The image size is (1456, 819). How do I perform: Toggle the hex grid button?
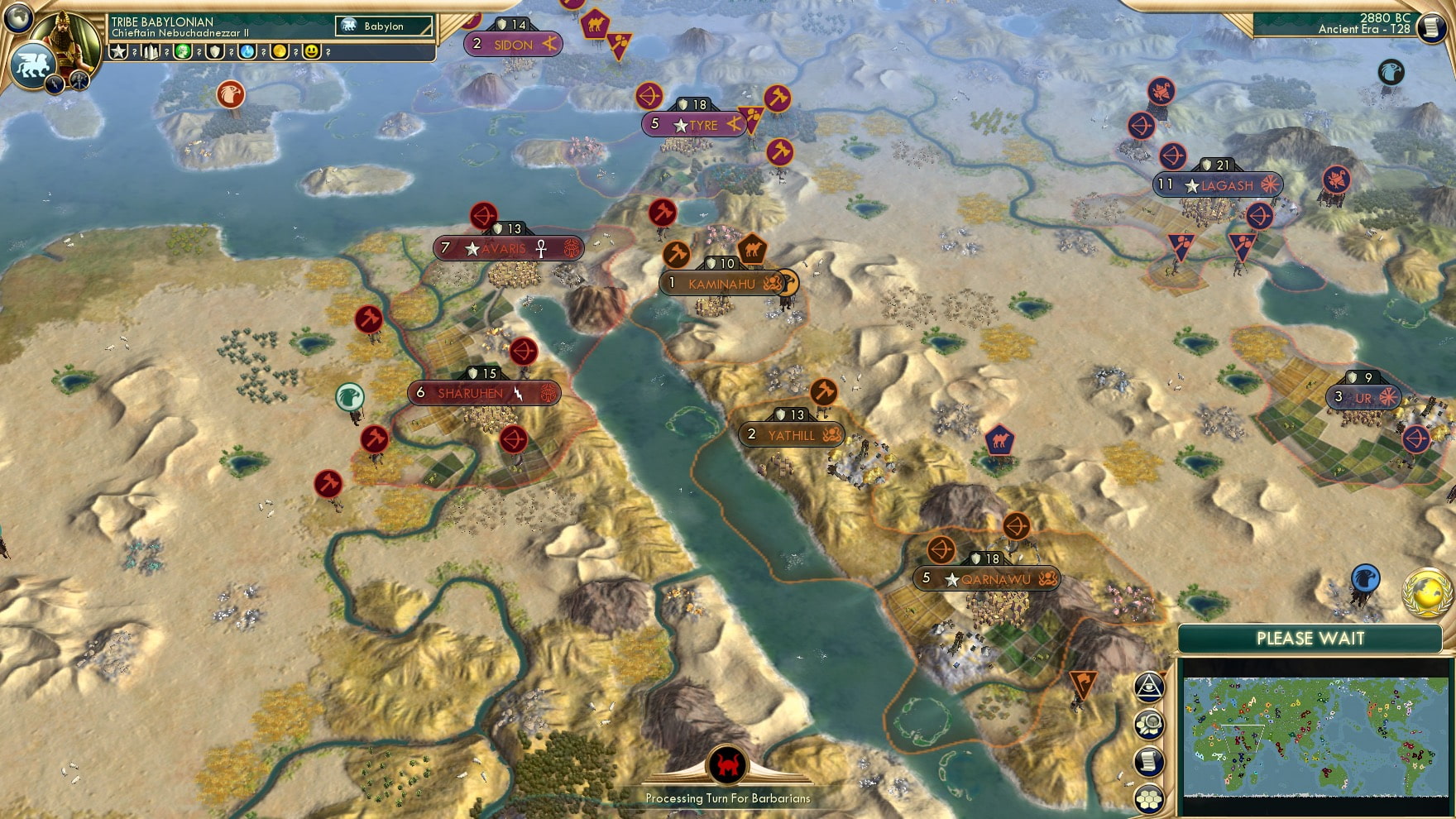tap(1149, 798)
